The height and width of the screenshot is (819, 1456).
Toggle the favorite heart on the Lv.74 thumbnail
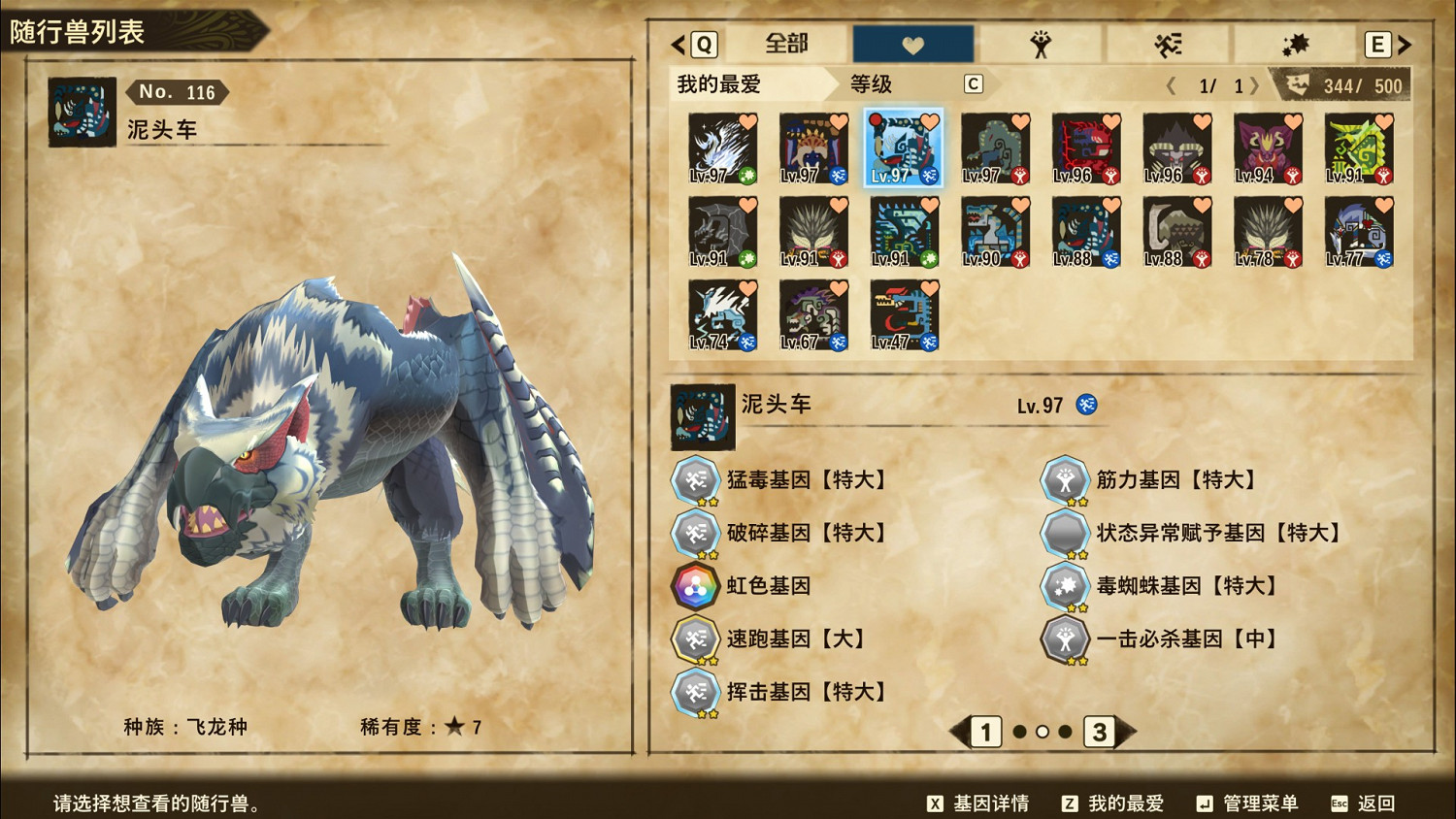748,288
